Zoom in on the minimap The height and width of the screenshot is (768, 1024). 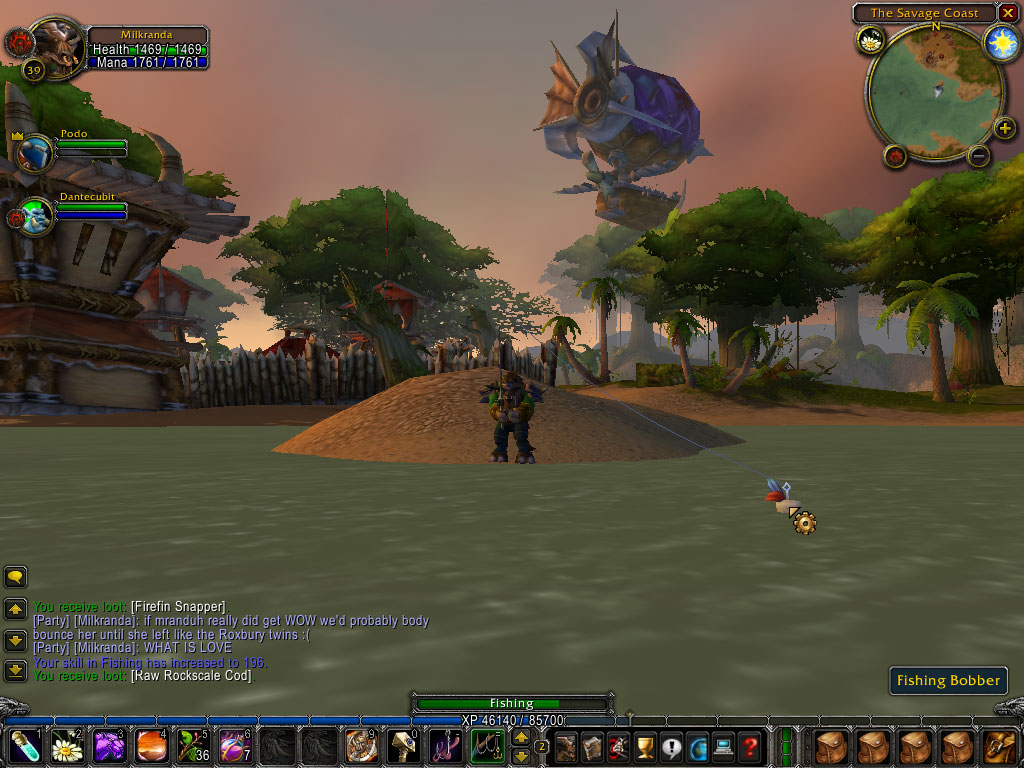pos(1004,128)
